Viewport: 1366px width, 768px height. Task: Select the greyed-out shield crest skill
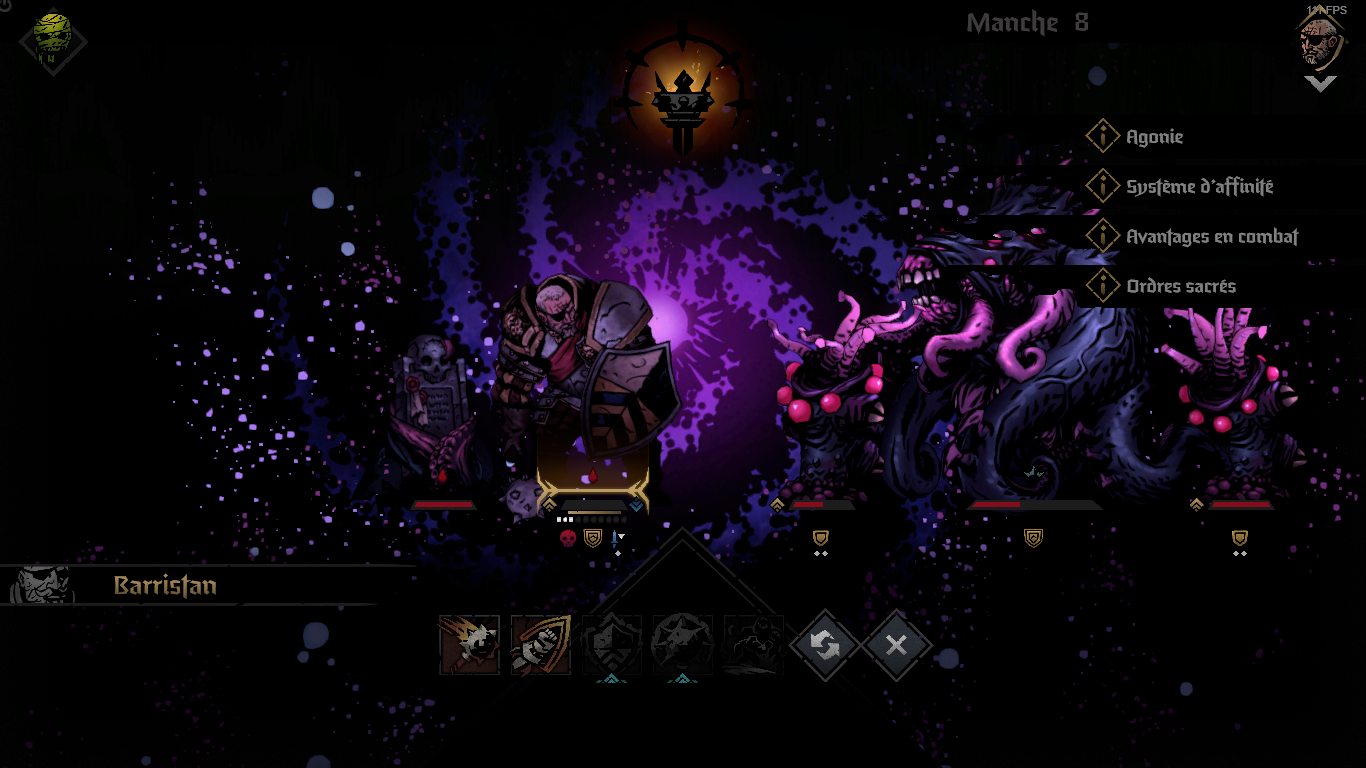(x=612, y=645)
